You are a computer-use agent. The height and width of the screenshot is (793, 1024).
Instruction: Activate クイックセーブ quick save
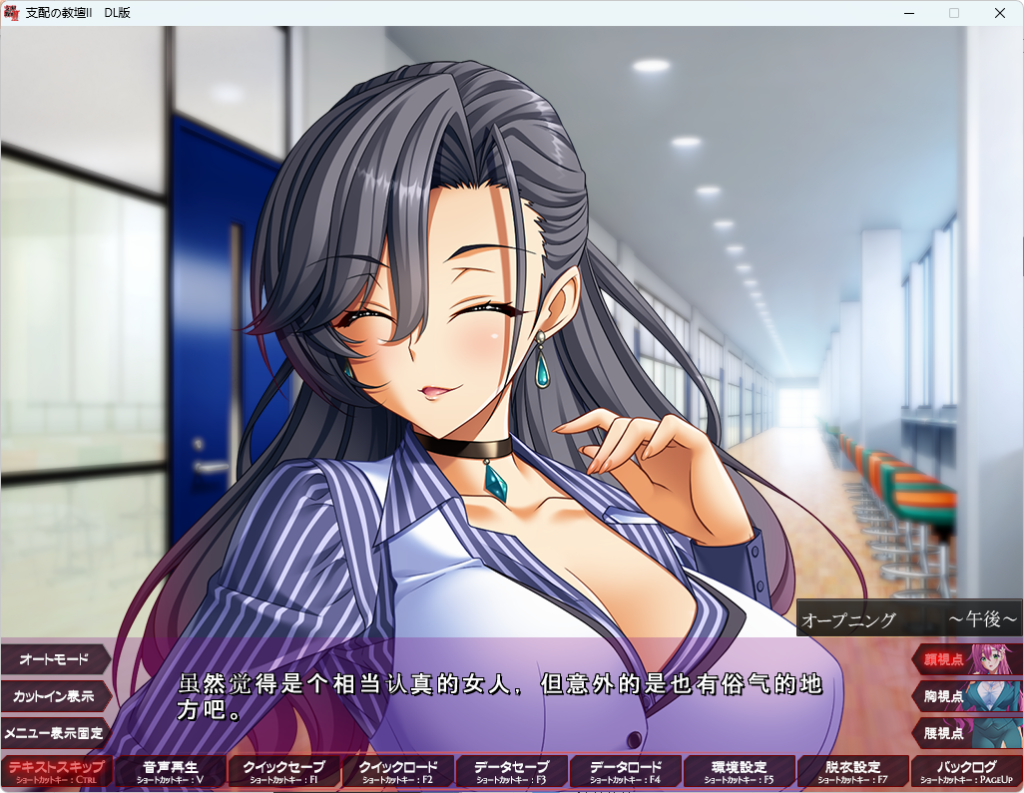point(284,771)
